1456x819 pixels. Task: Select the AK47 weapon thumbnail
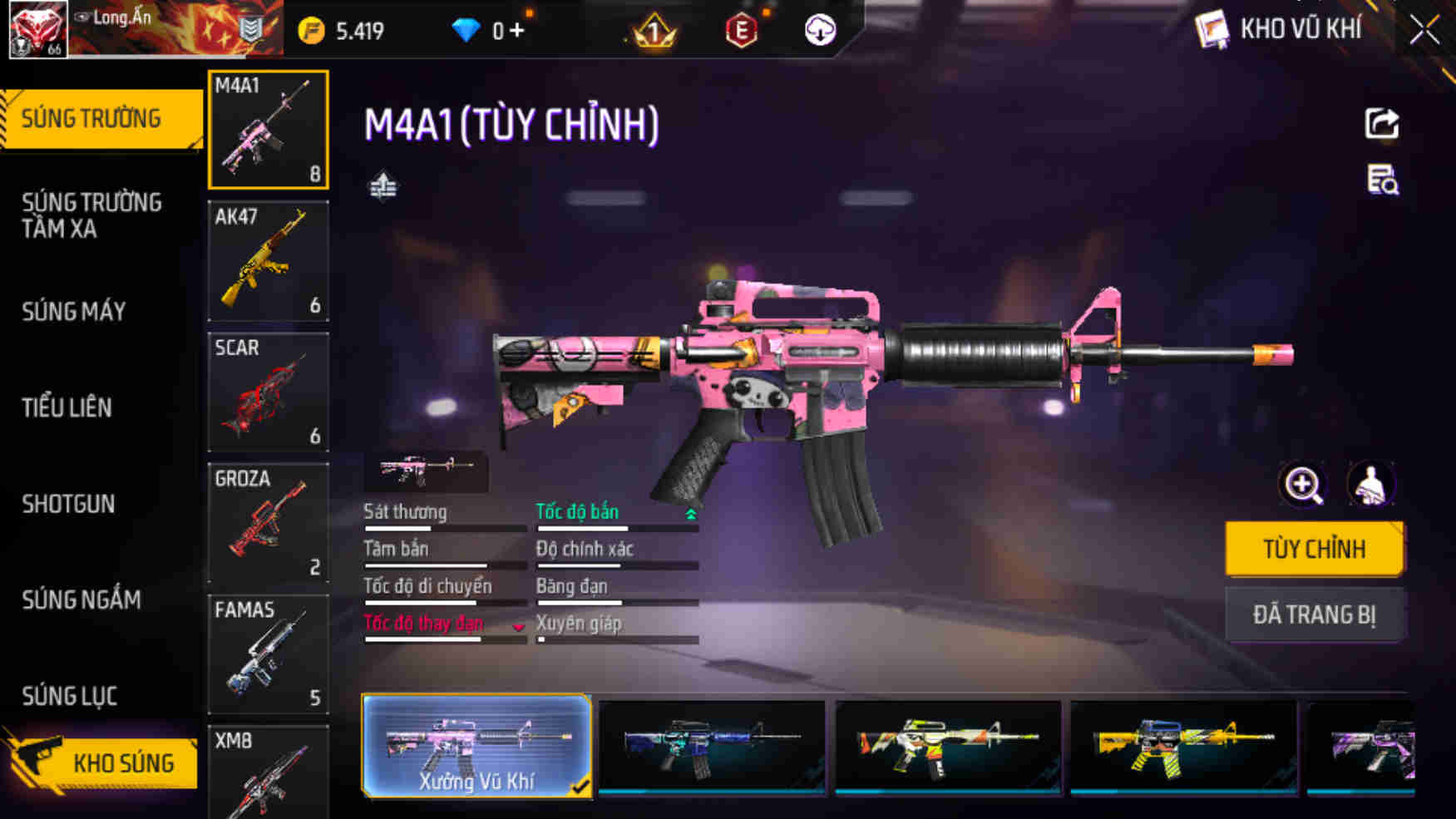point(268,260)
